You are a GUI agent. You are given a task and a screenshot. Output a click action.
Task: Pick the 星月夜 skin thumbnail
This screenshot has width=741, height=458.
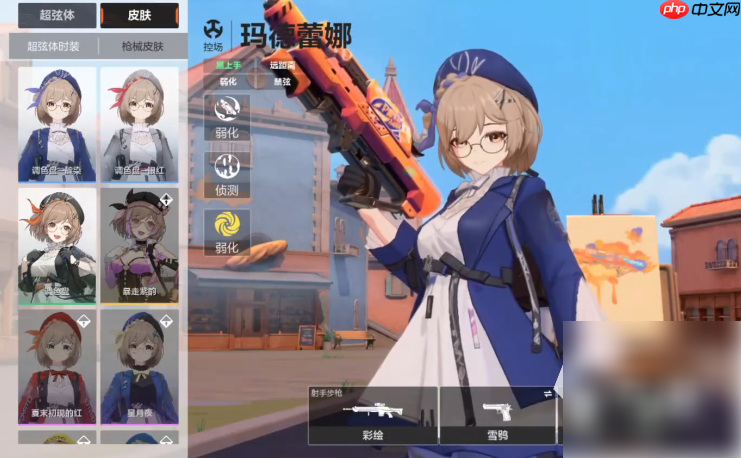tap(139, 366)
